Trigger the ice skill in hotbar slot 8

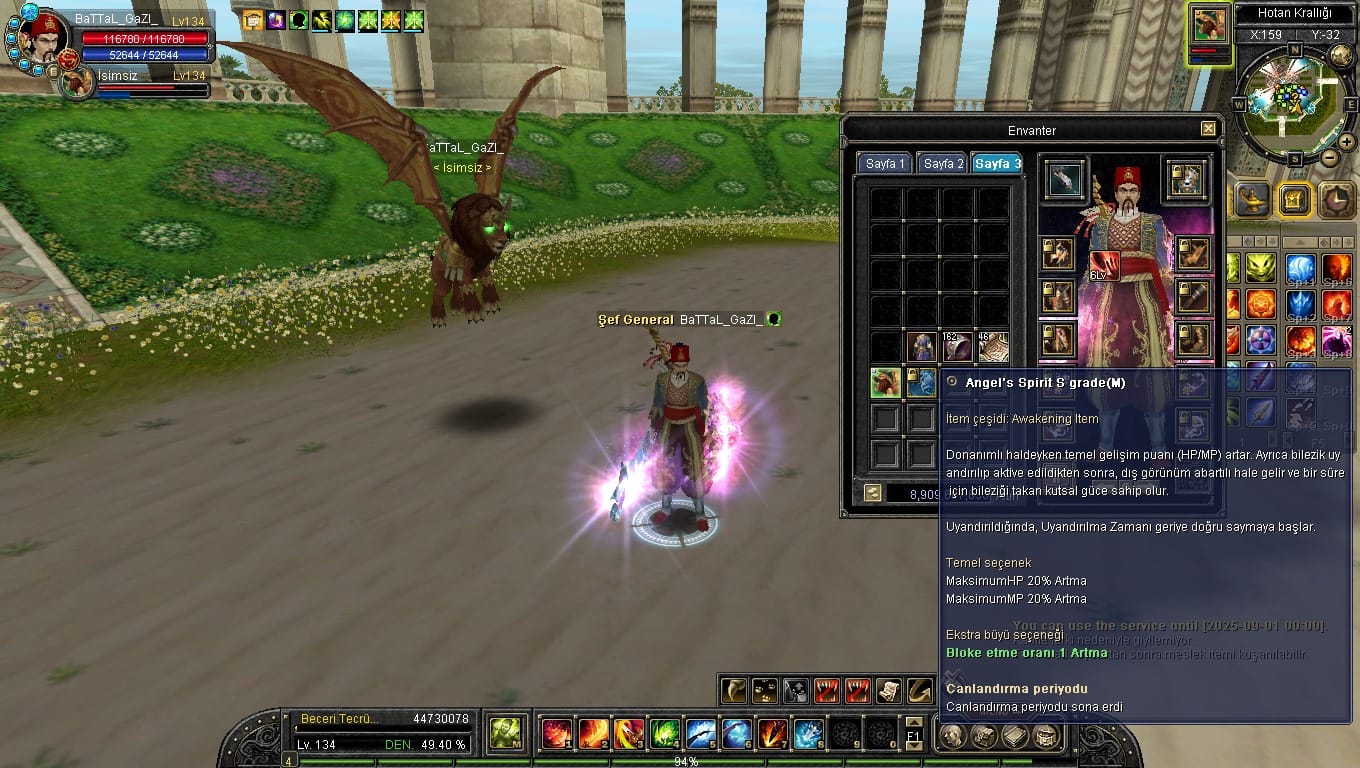pyautogui.click(x=808, y=734)
